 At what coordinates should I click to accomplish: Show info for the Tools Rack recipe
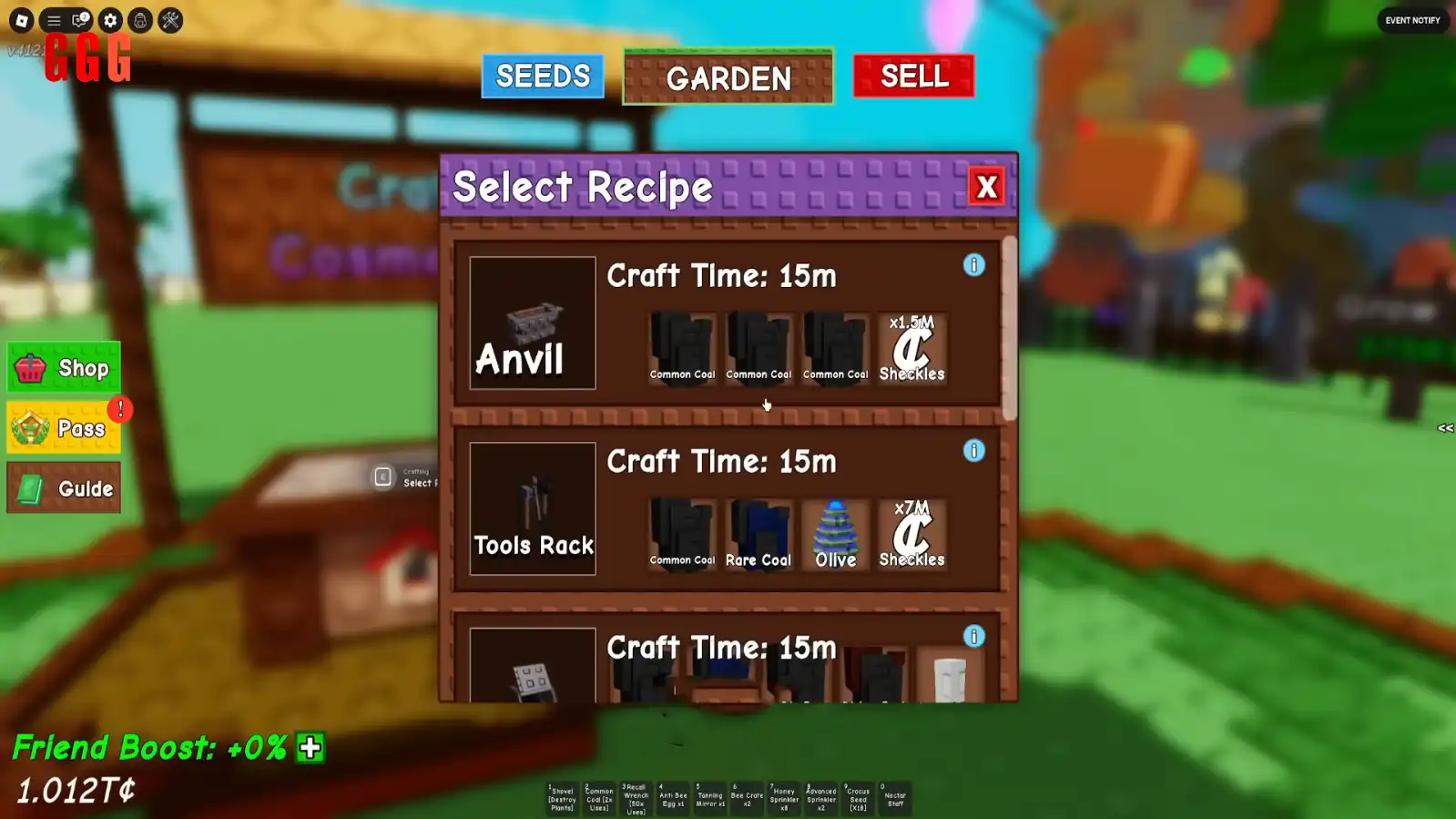coord(973,451)
